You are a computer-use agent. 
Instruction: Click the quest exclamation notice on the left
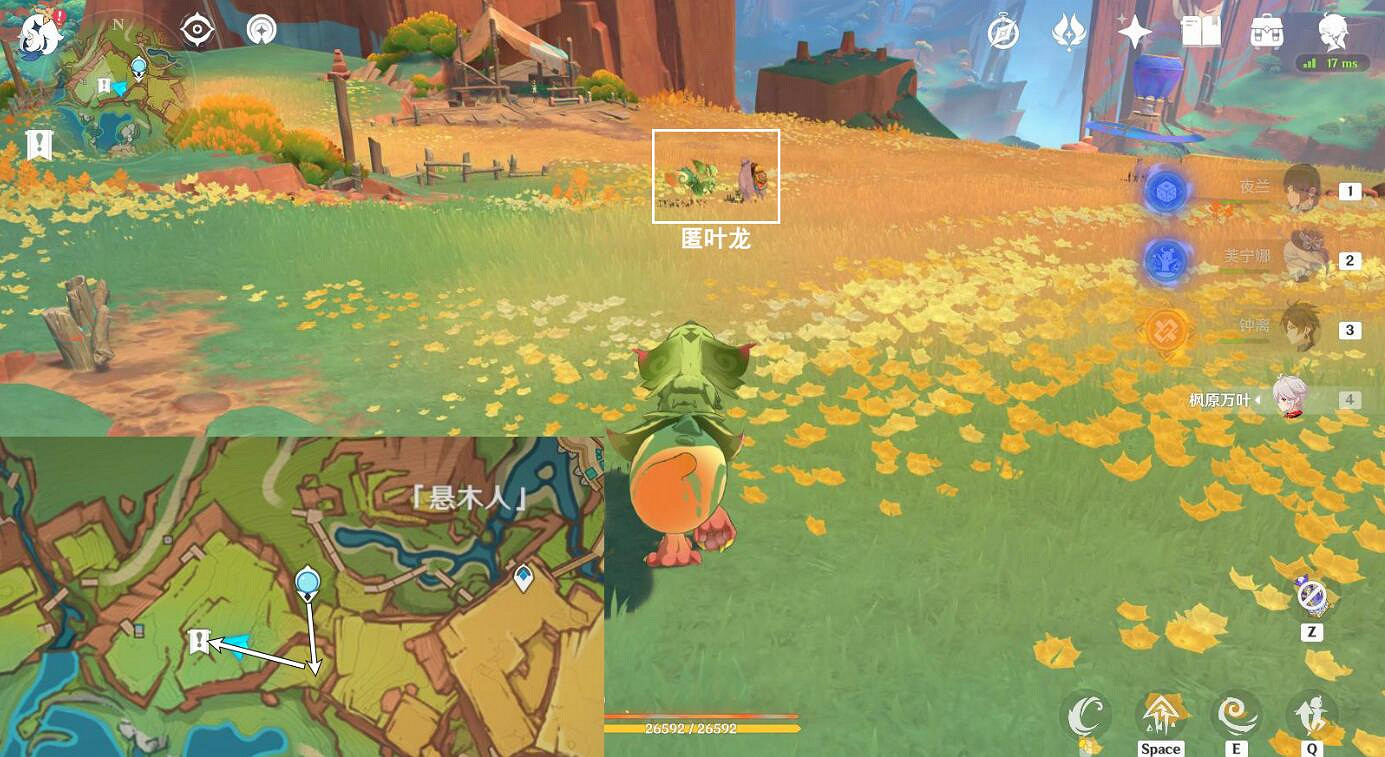(x=37, y=143)
